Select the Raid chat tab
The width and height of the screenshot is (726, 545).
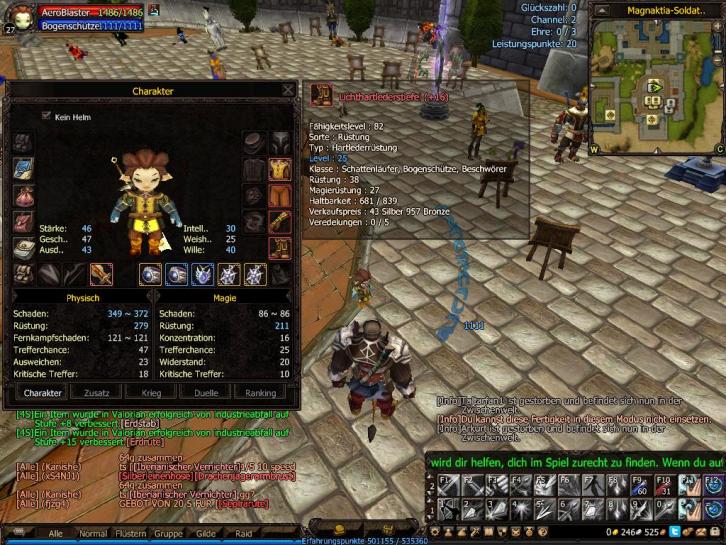(x=243, y=533)
